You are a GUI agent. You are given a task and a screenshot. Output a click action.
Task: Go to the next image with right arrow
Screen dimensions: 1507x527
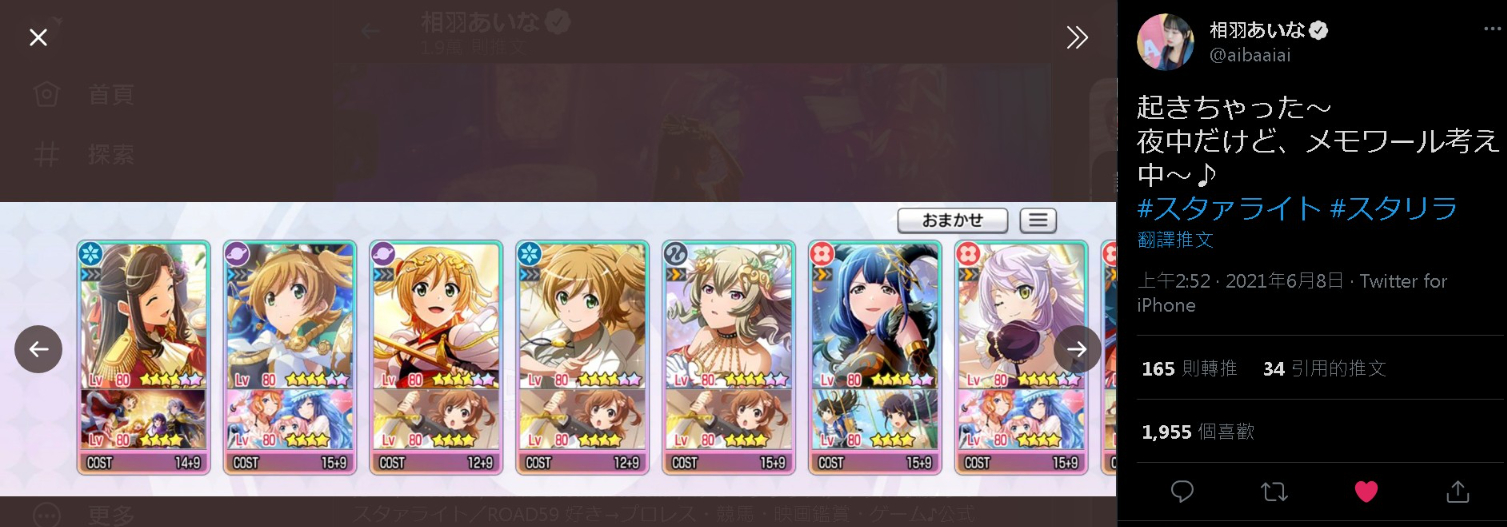(1077, 349)
